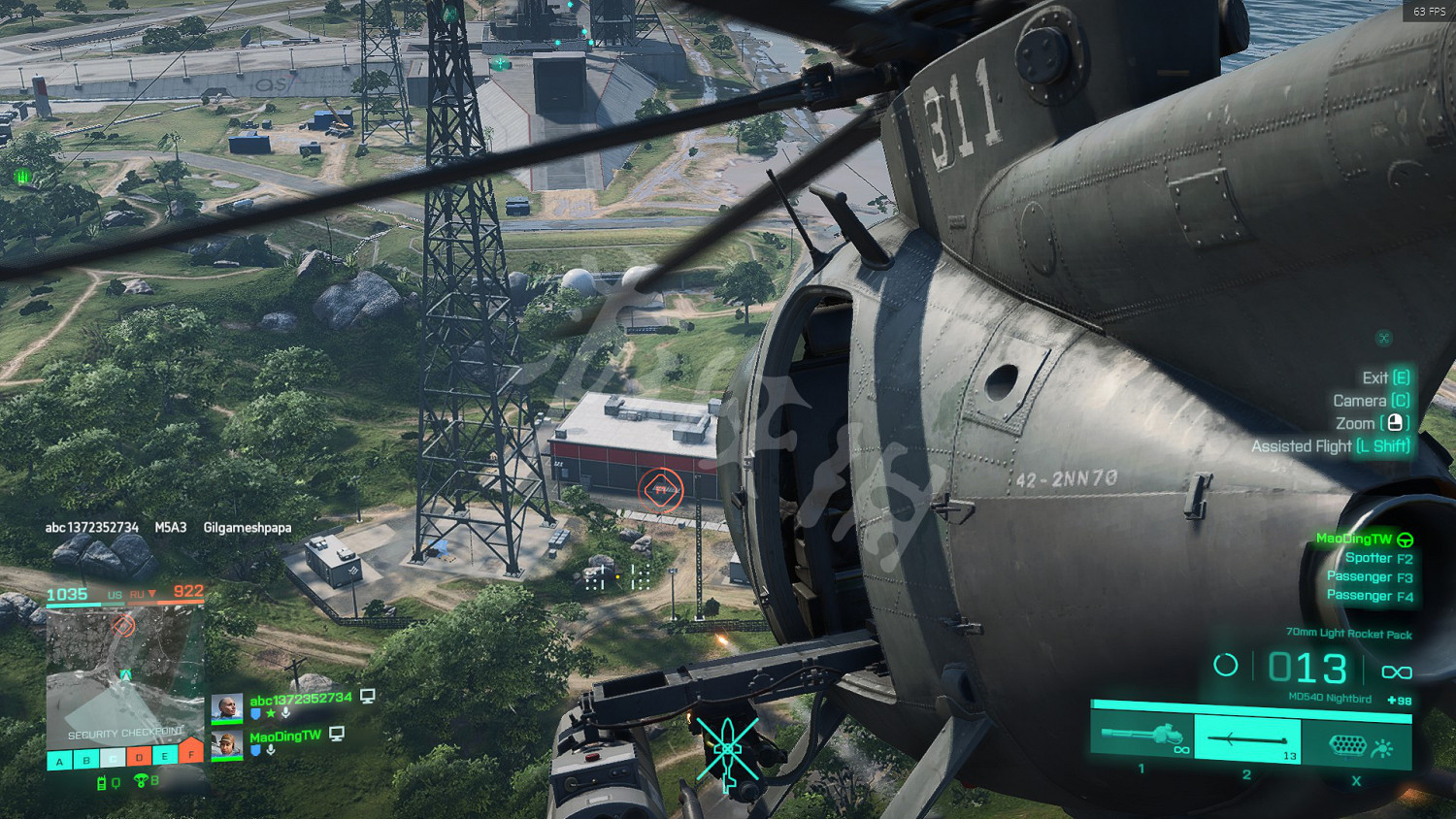Select the 70mm rocket weapon slot
Screen dimensions: 1456x819
pos(1247,739)
